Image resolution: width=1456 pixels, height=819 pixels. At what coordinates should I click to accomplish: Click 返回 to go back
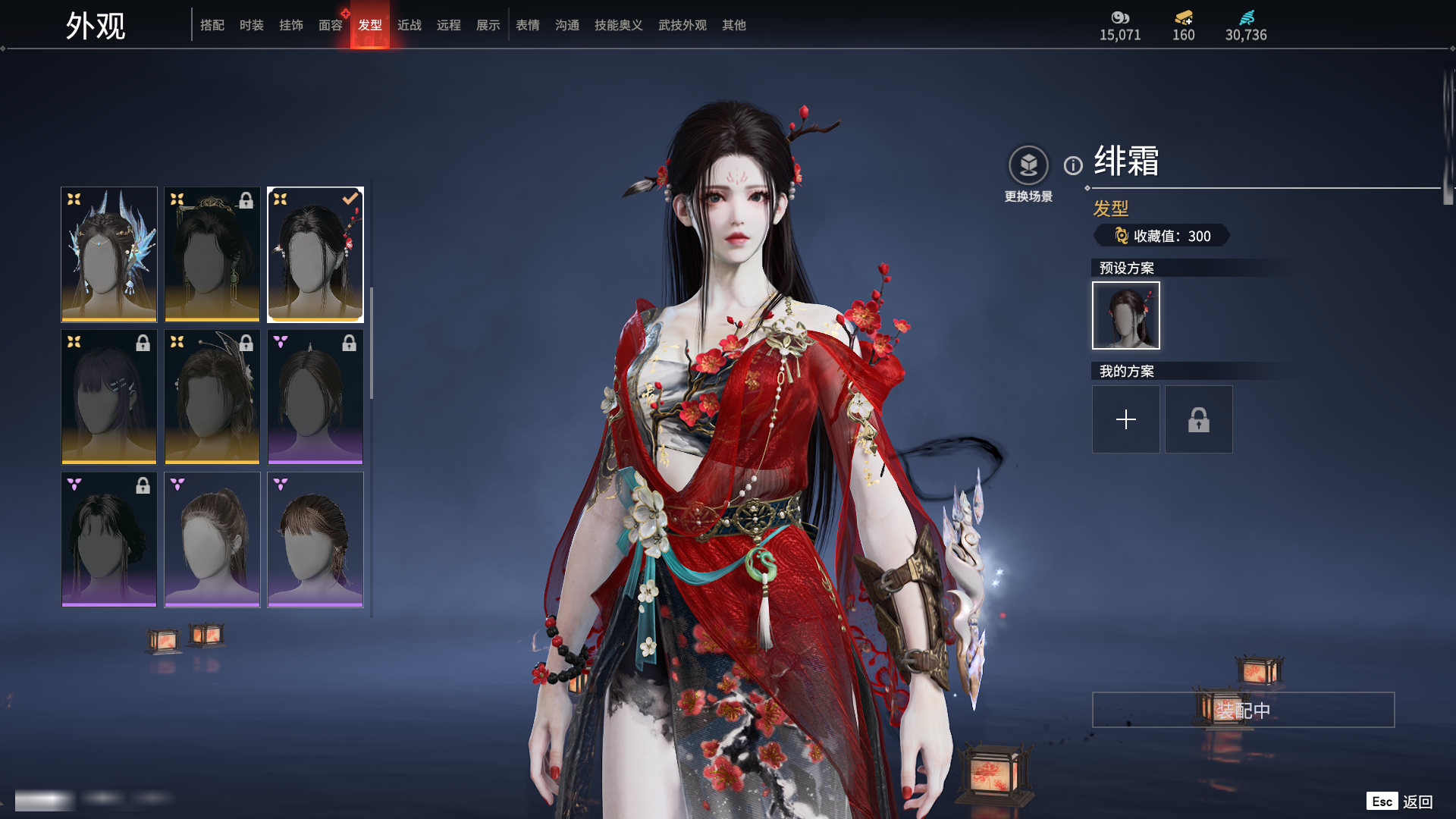click(x=1417, y=802)
